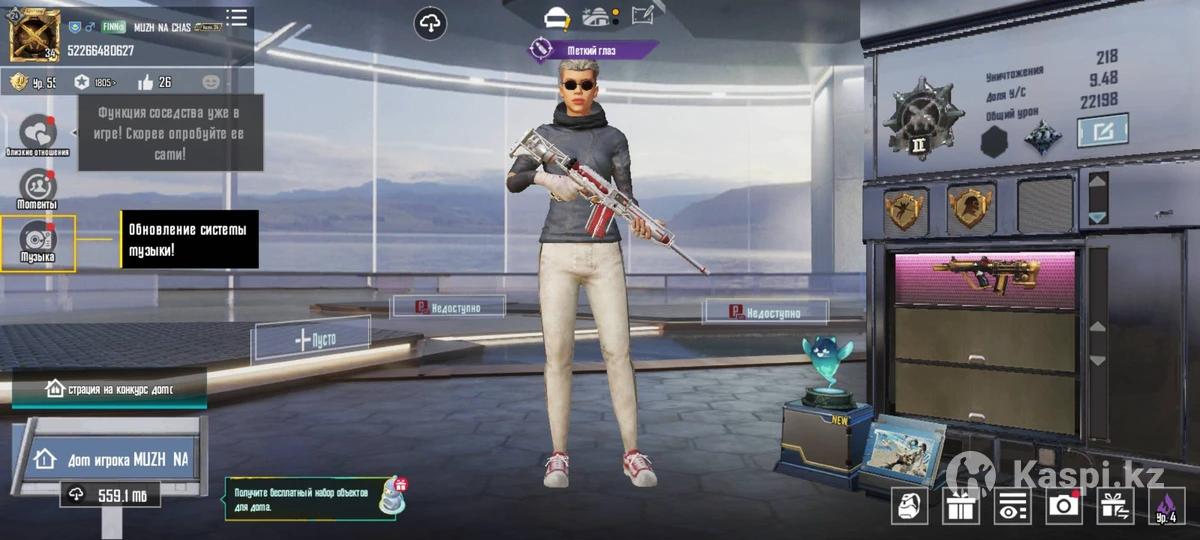The image size is (1200, 540).
Task: Click the home contest registration banner
Action: point(110,388)
